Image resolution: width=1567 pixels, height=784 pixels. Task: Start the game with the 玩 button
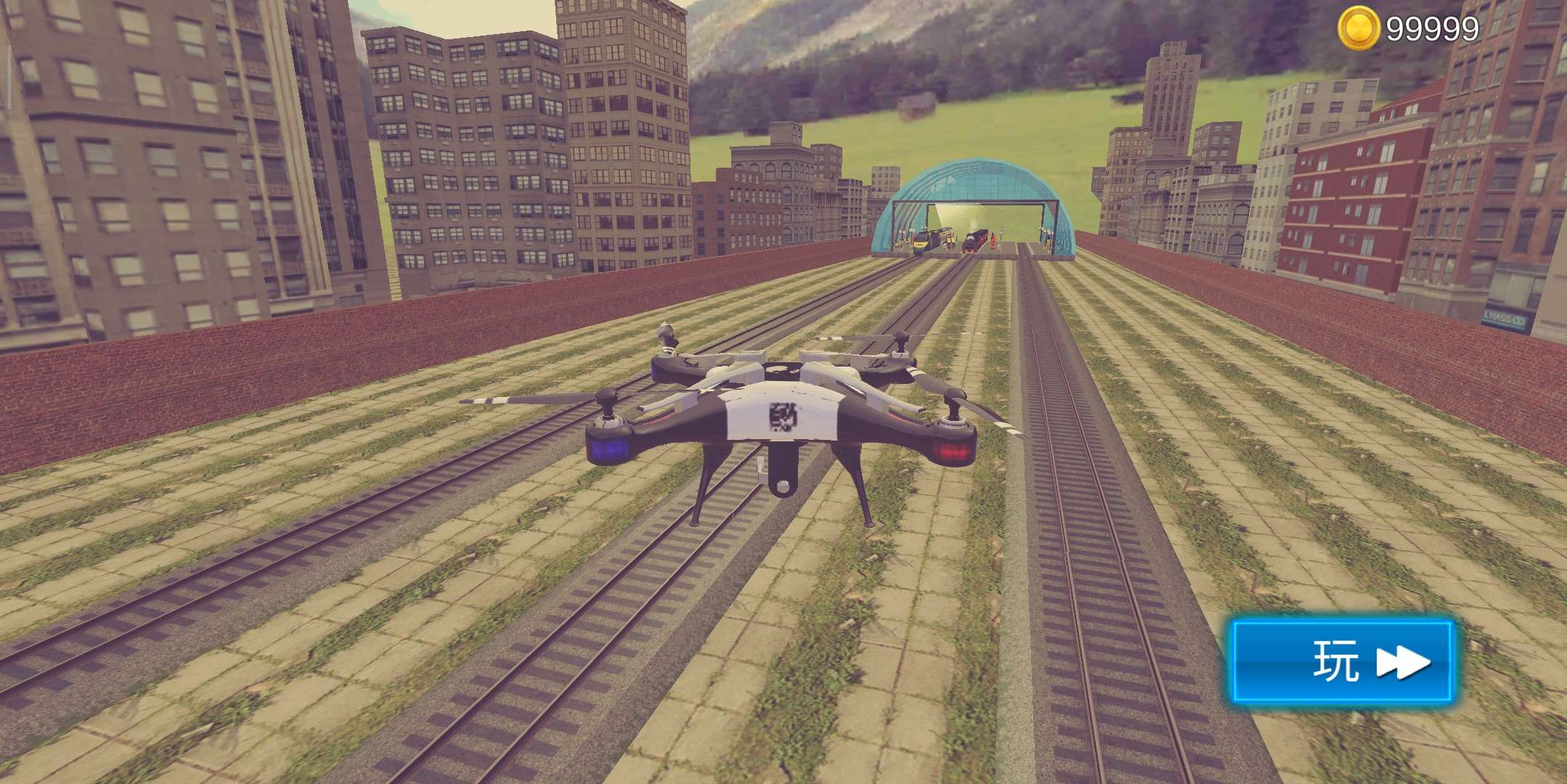(1341, 661)
